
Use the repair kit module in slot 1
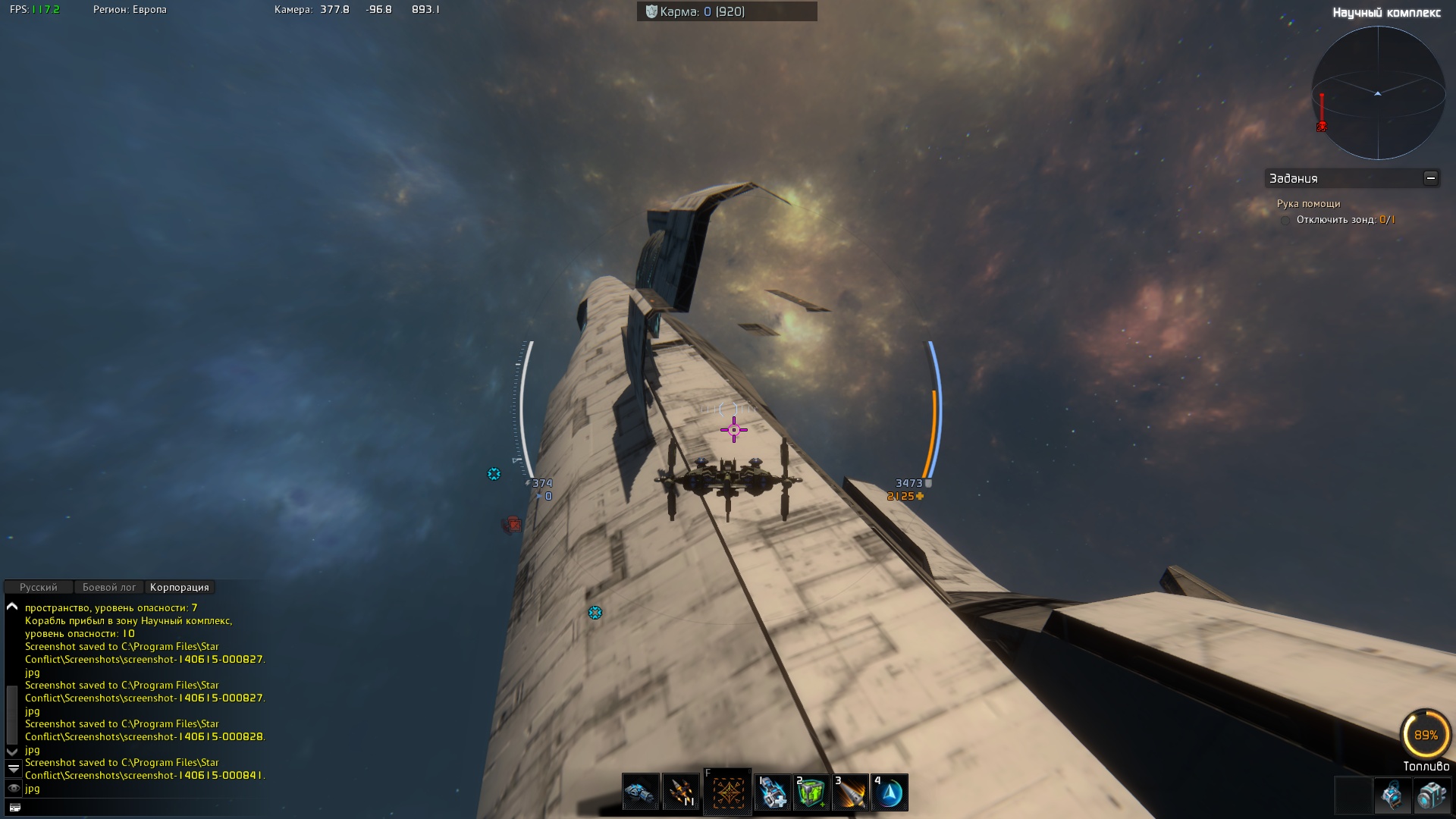tap(773, 792)
